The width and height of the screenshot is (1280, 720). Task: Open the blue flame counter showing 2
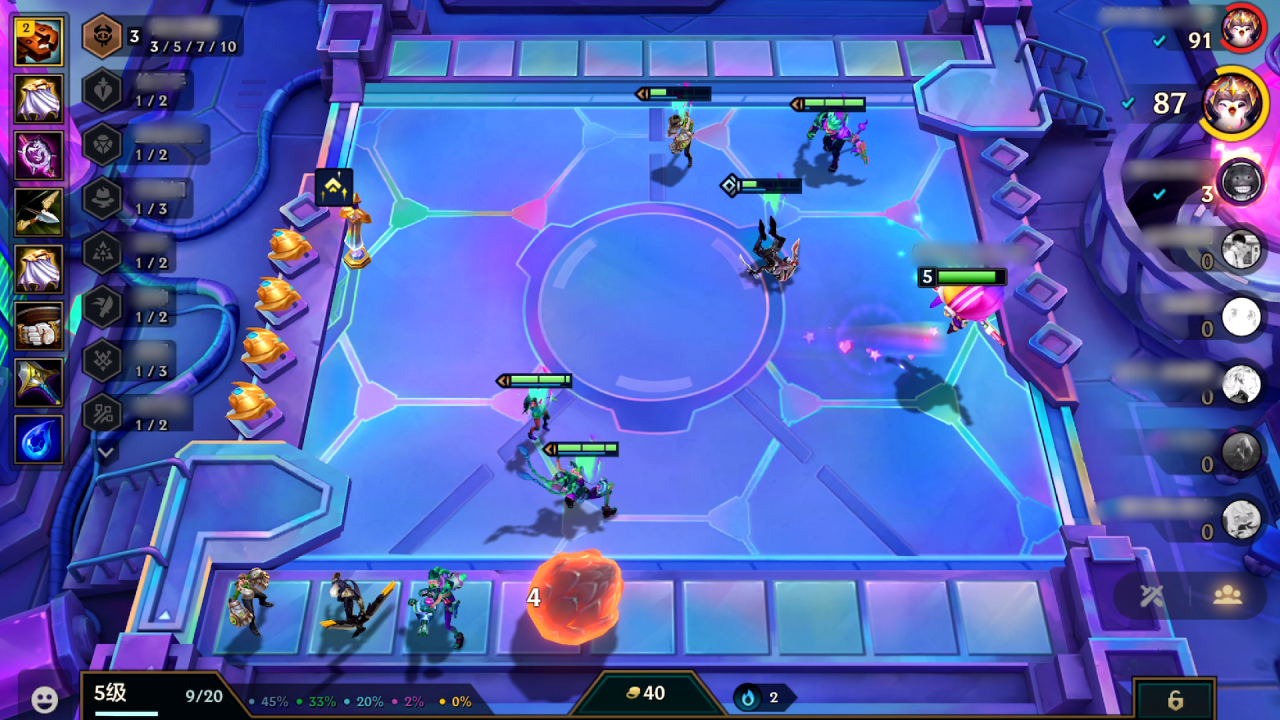pos(757,697)
